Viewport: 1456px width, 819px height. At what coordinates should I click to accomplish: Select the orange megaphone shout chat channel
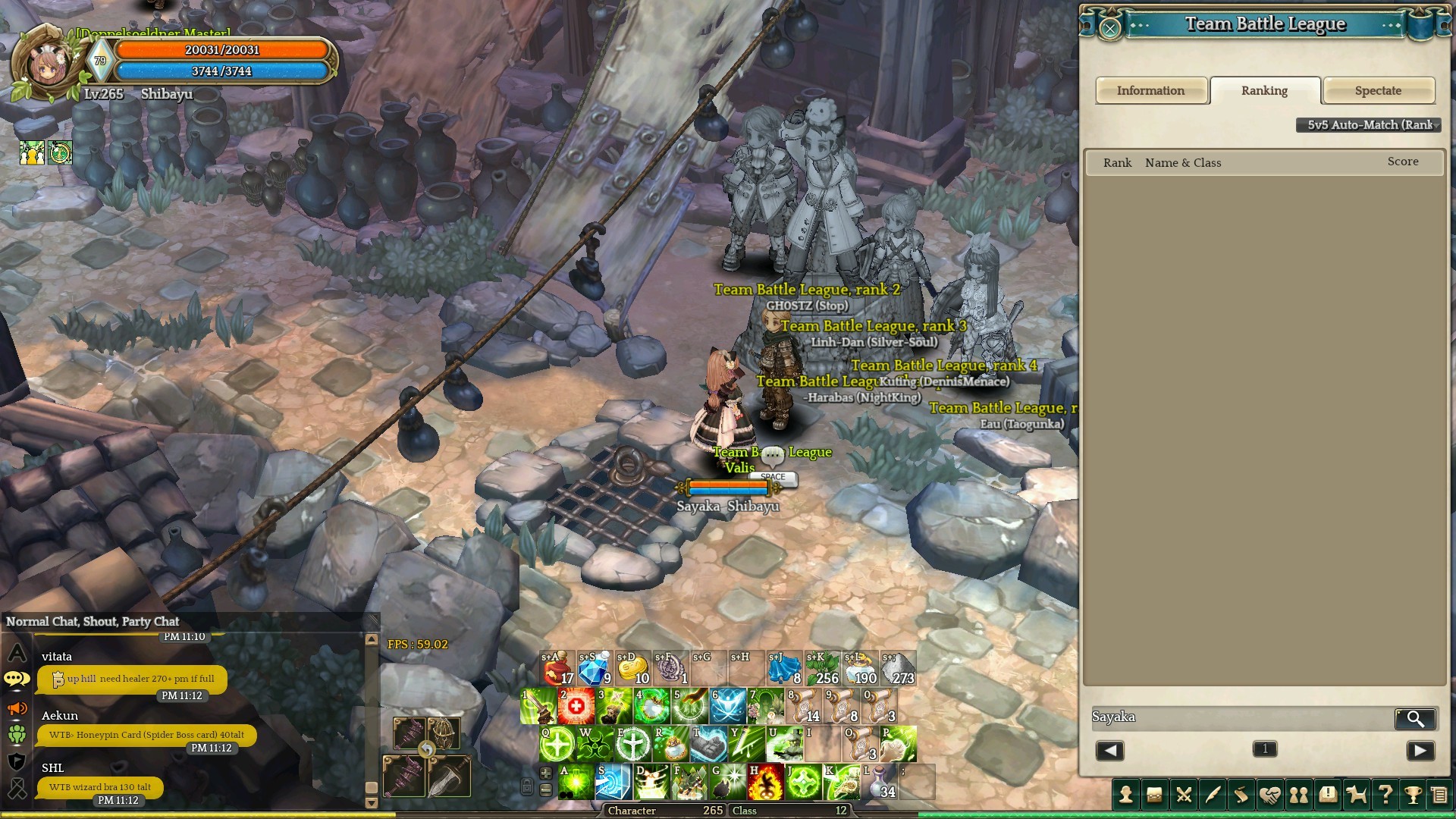click(x=17, y=709)
